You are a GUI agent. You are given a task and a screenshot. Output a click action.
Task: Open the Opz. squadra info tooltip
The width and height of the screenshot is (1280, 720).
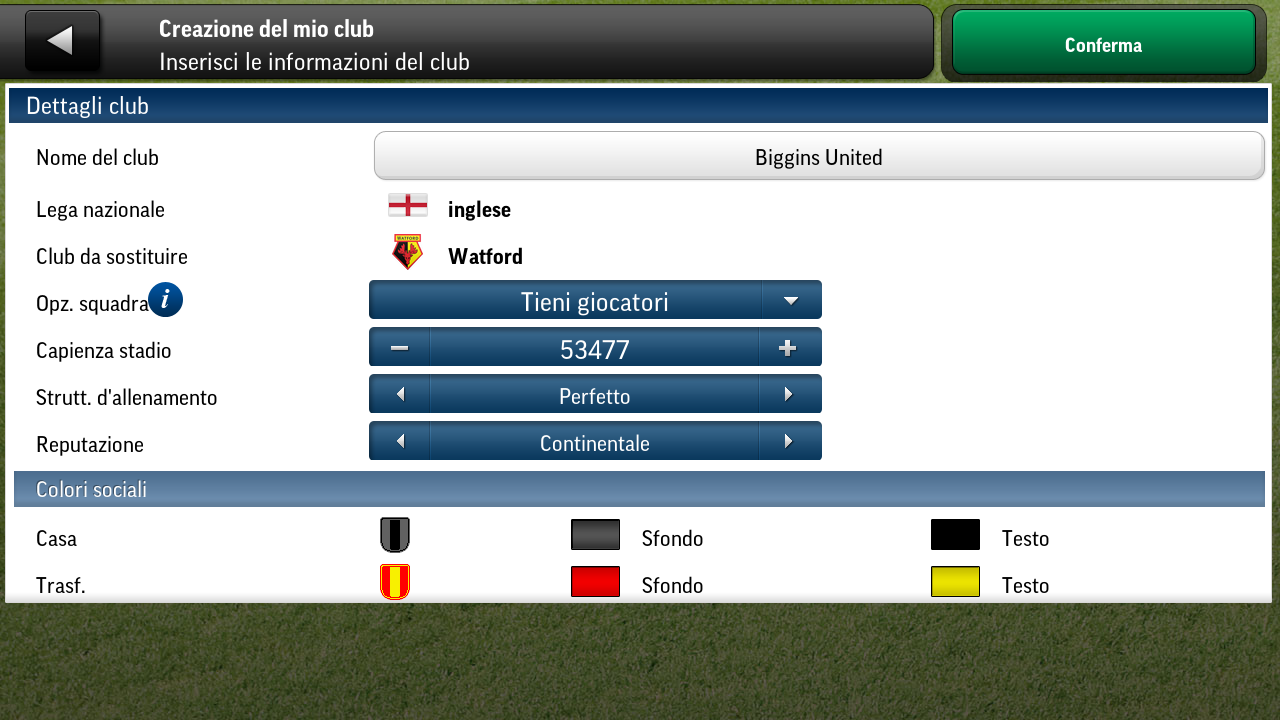pos(165,299)
